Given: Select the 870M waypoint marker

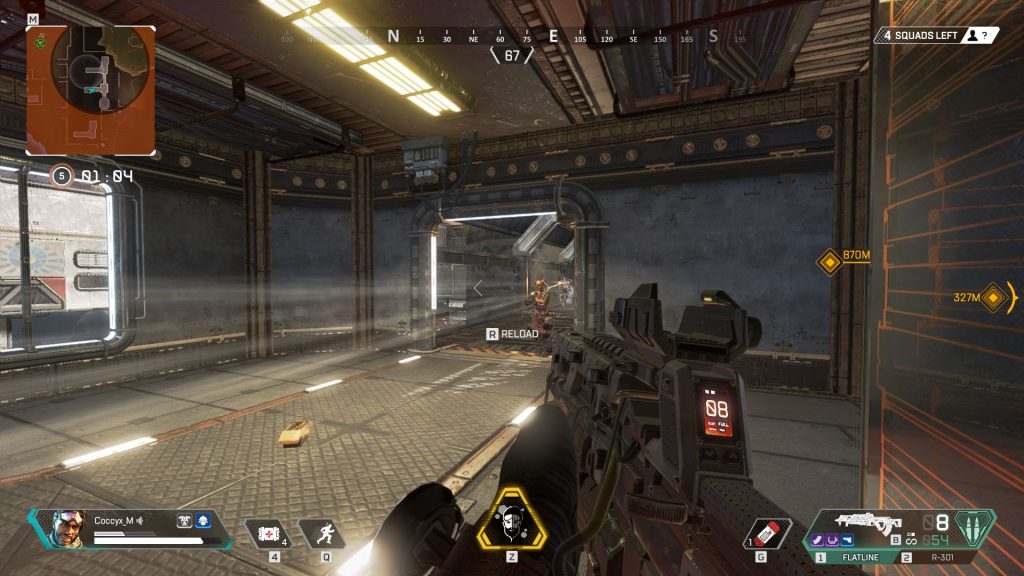Looking at the screenshot, I should tap(829, 263).
